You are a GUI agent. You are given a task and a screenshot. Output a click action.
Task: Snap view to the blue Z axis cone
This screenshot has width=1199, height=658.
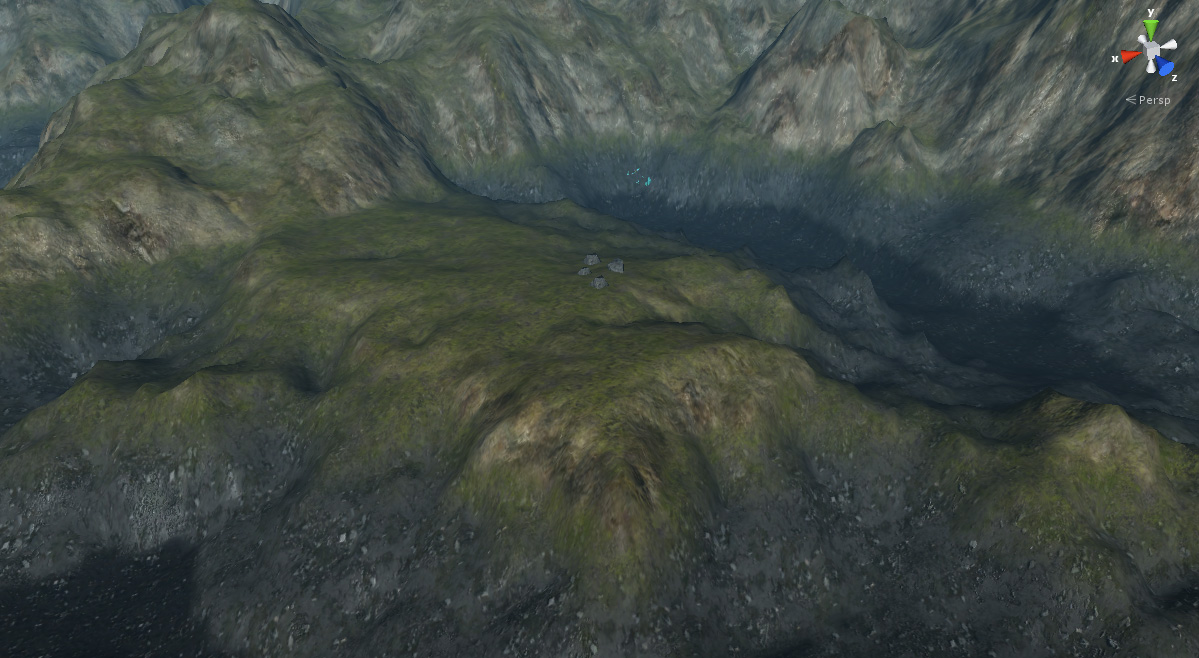pos(1166,67)
